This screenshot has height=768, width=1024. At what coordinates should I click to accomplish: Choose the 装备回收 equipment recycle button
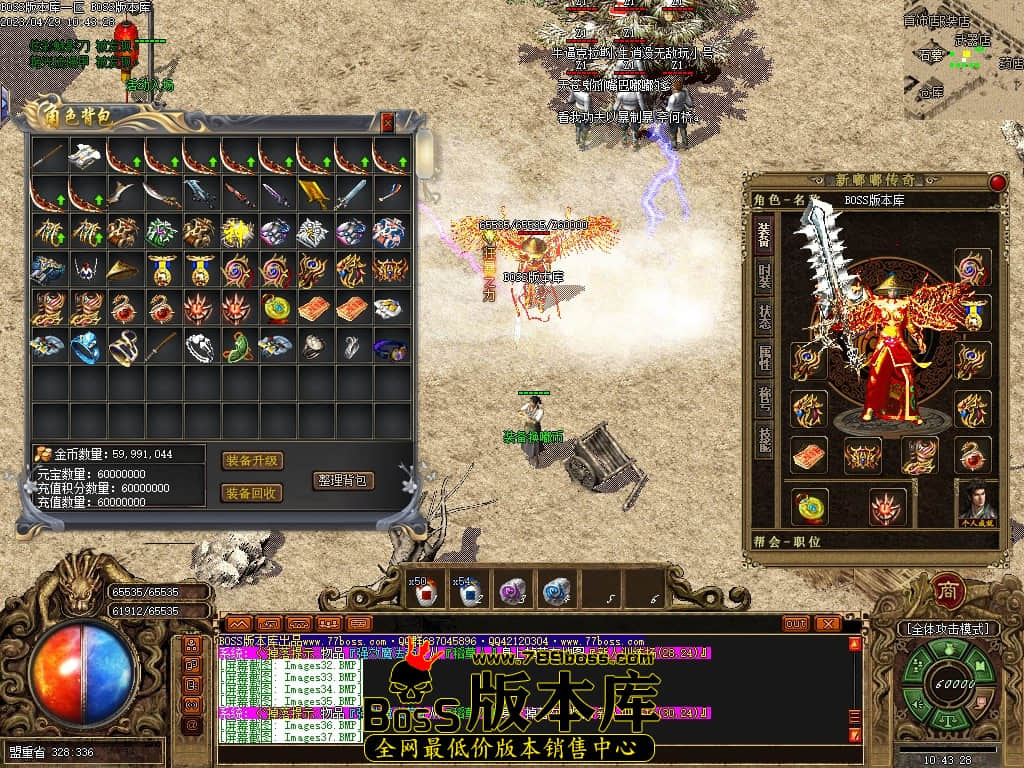pos(251,493)
